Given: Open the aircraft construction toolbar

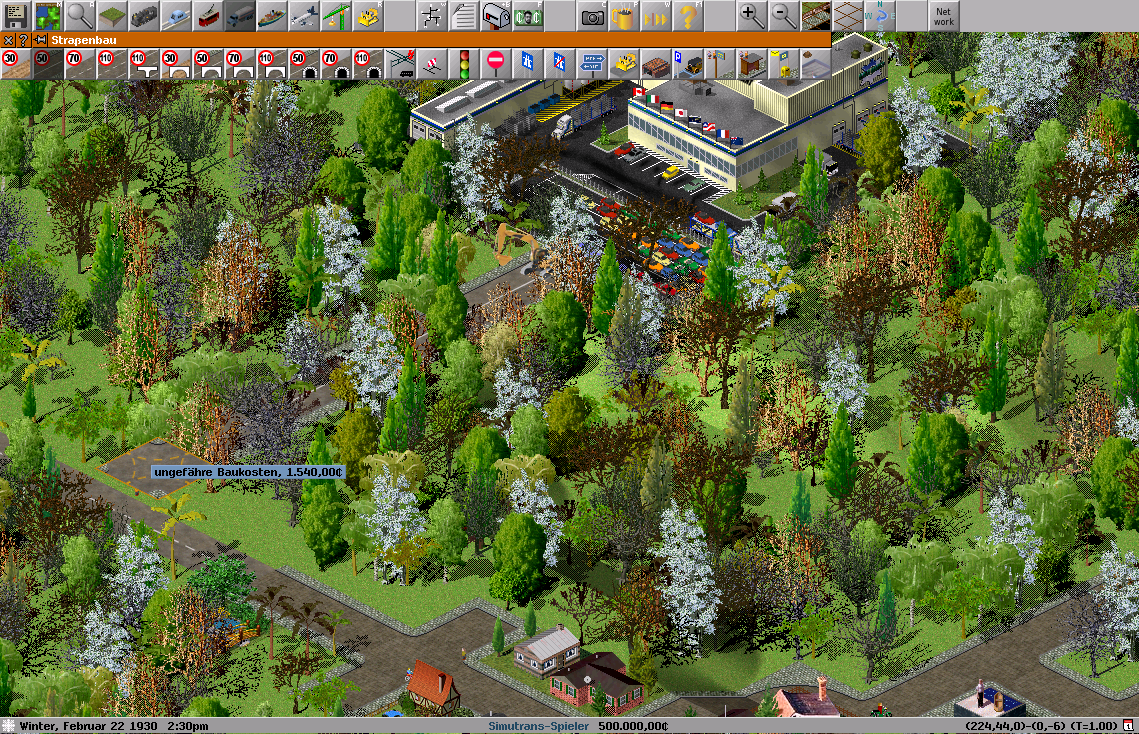Looking at the screenshot, I should (304, 16).
